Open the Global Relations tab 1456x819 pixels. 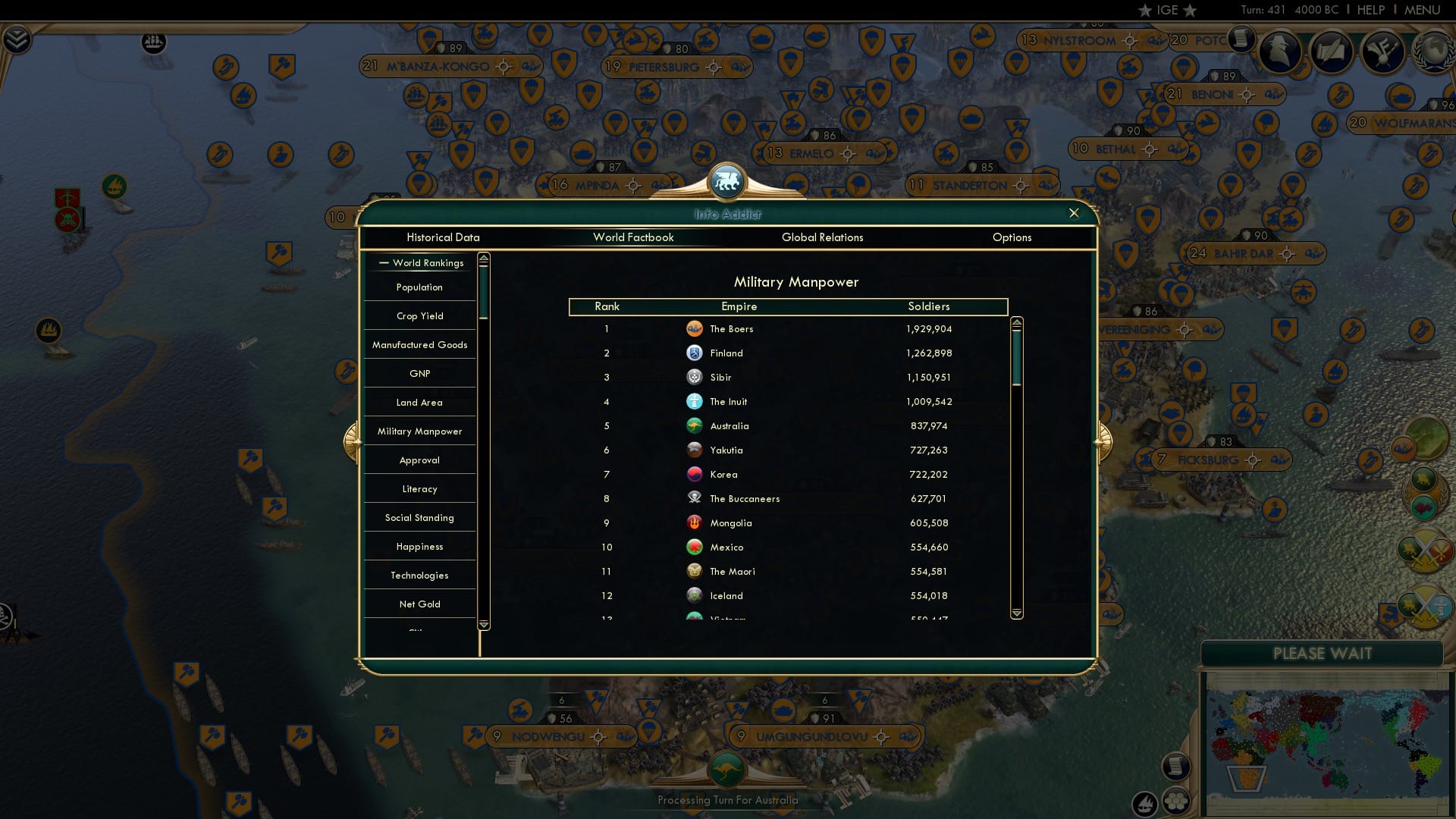823,237
